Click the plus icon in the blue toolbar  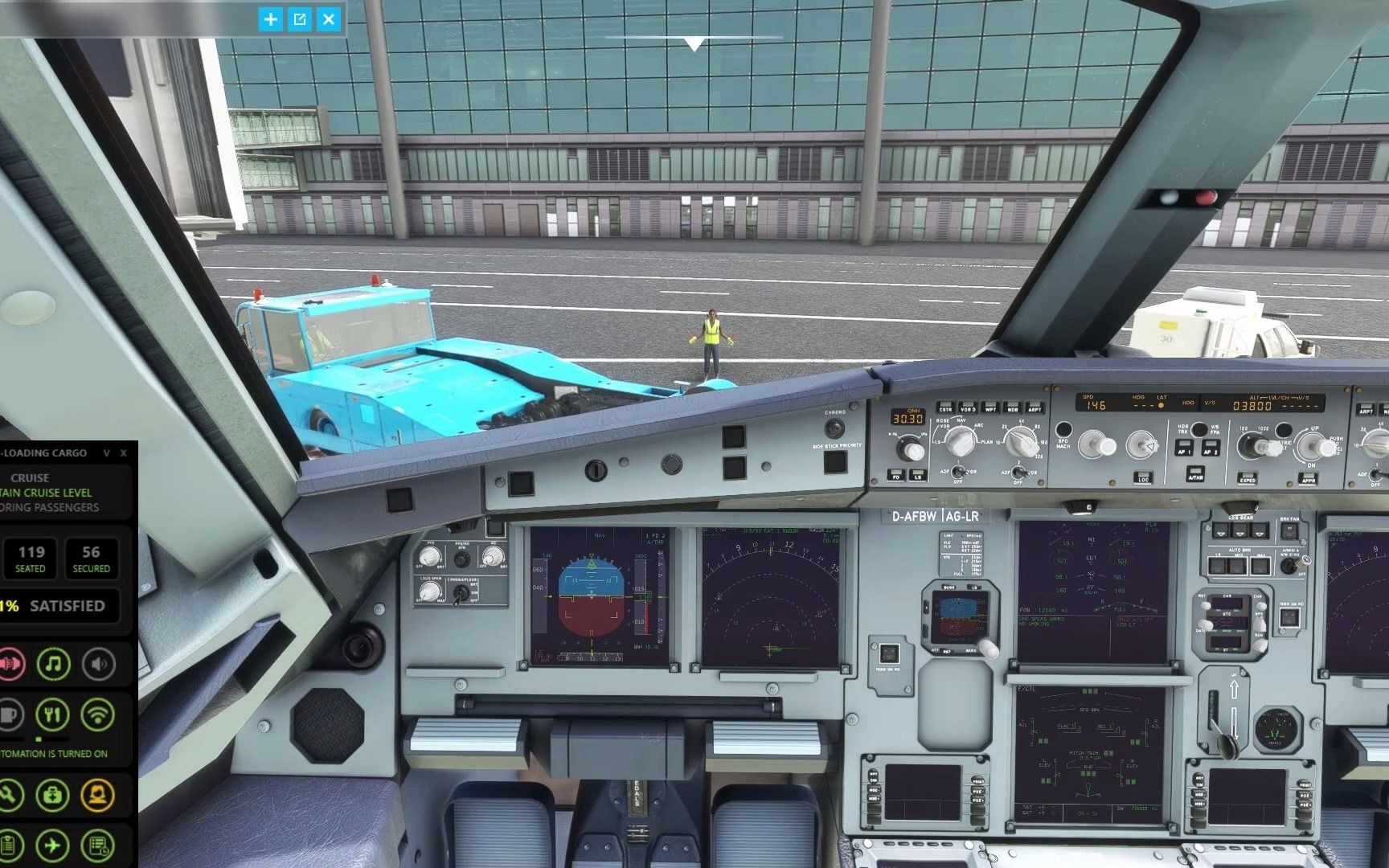pos(271,19)
